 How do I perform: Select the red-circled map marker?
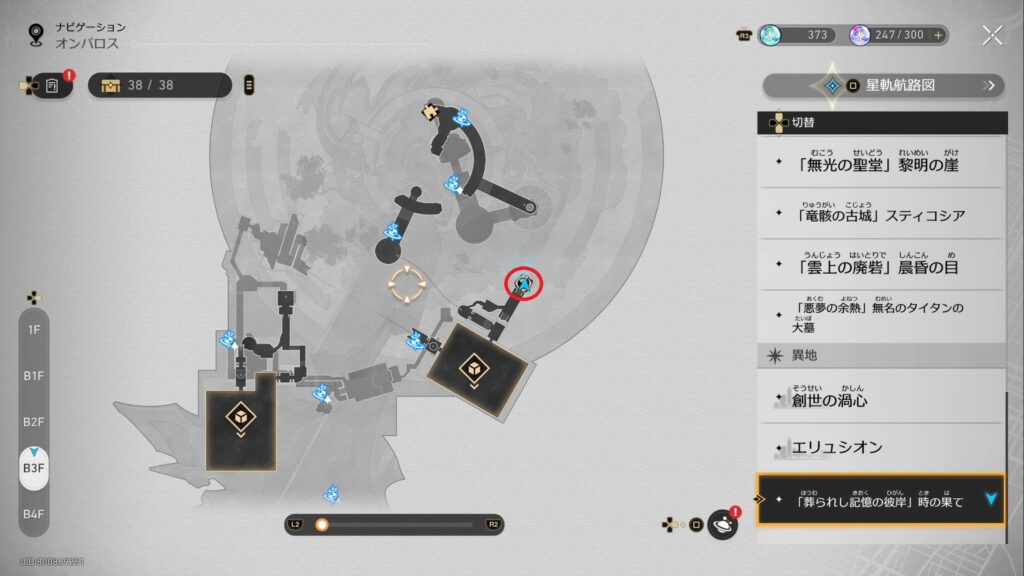click(x=522, y=285)
